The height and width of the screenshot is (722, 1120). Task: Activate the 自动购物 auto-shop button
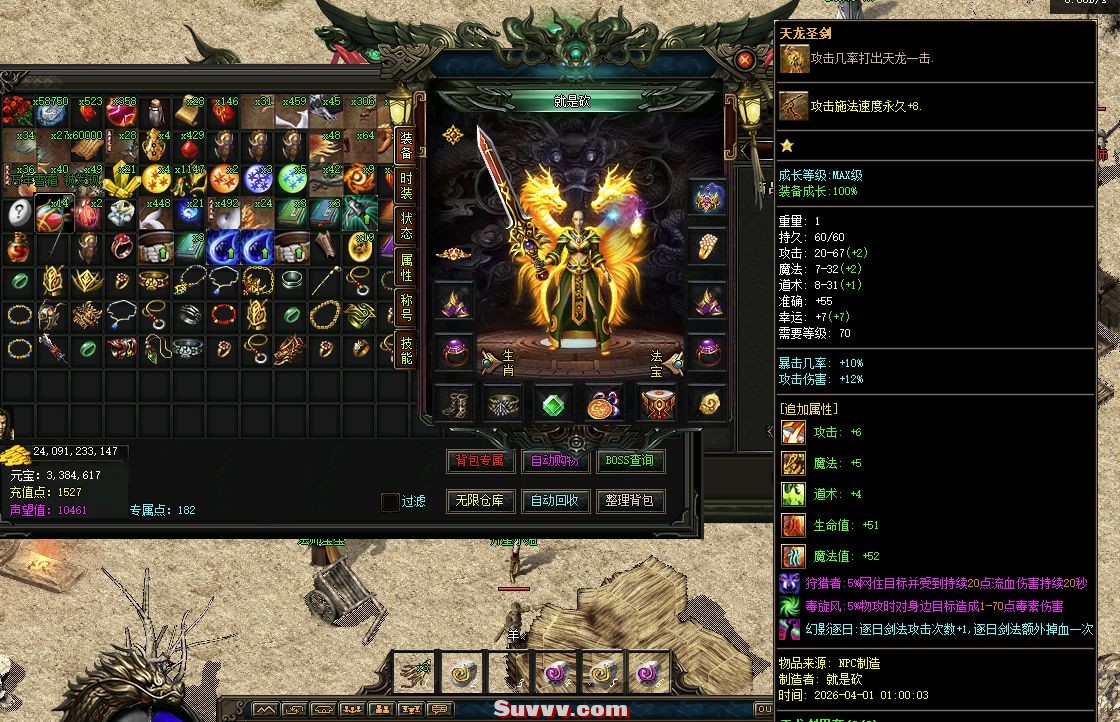click(555, 461)
